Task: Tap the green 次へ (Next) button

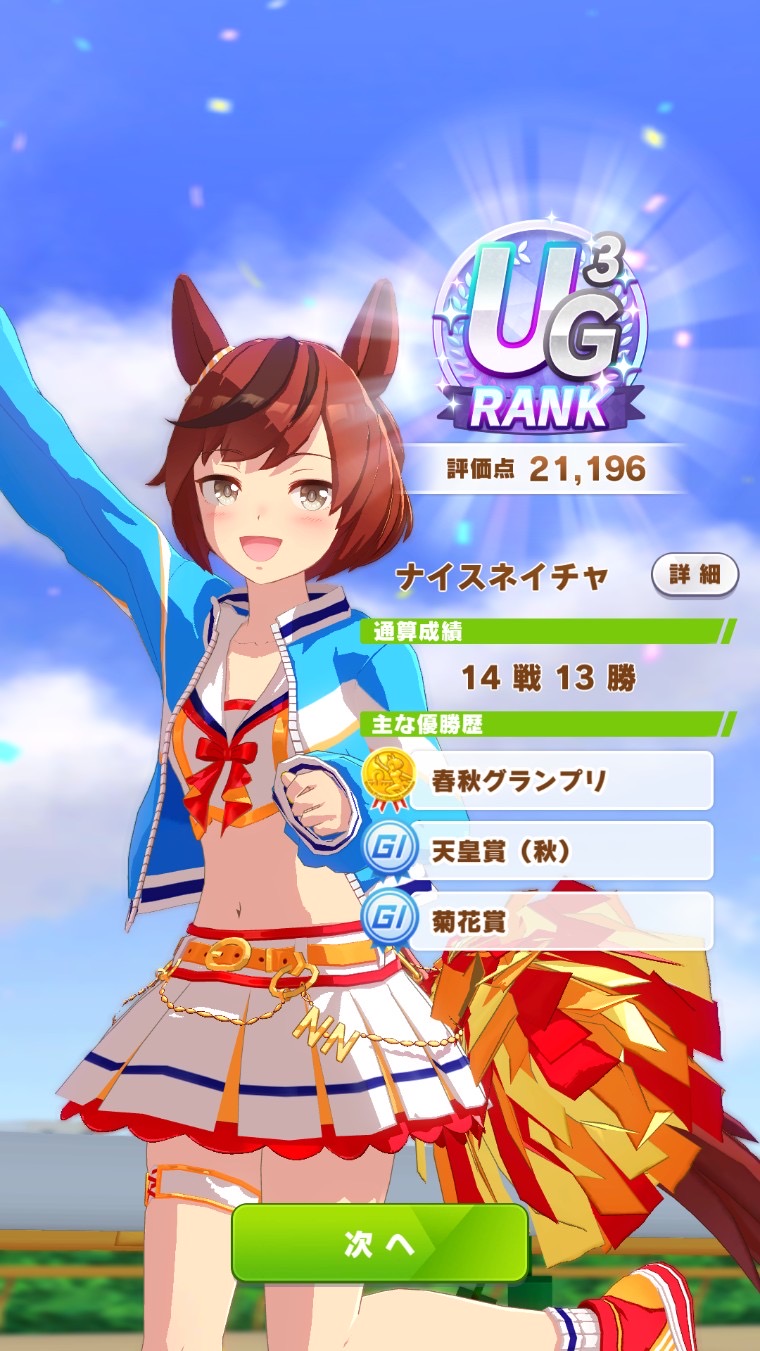Action: [379, 1242]
